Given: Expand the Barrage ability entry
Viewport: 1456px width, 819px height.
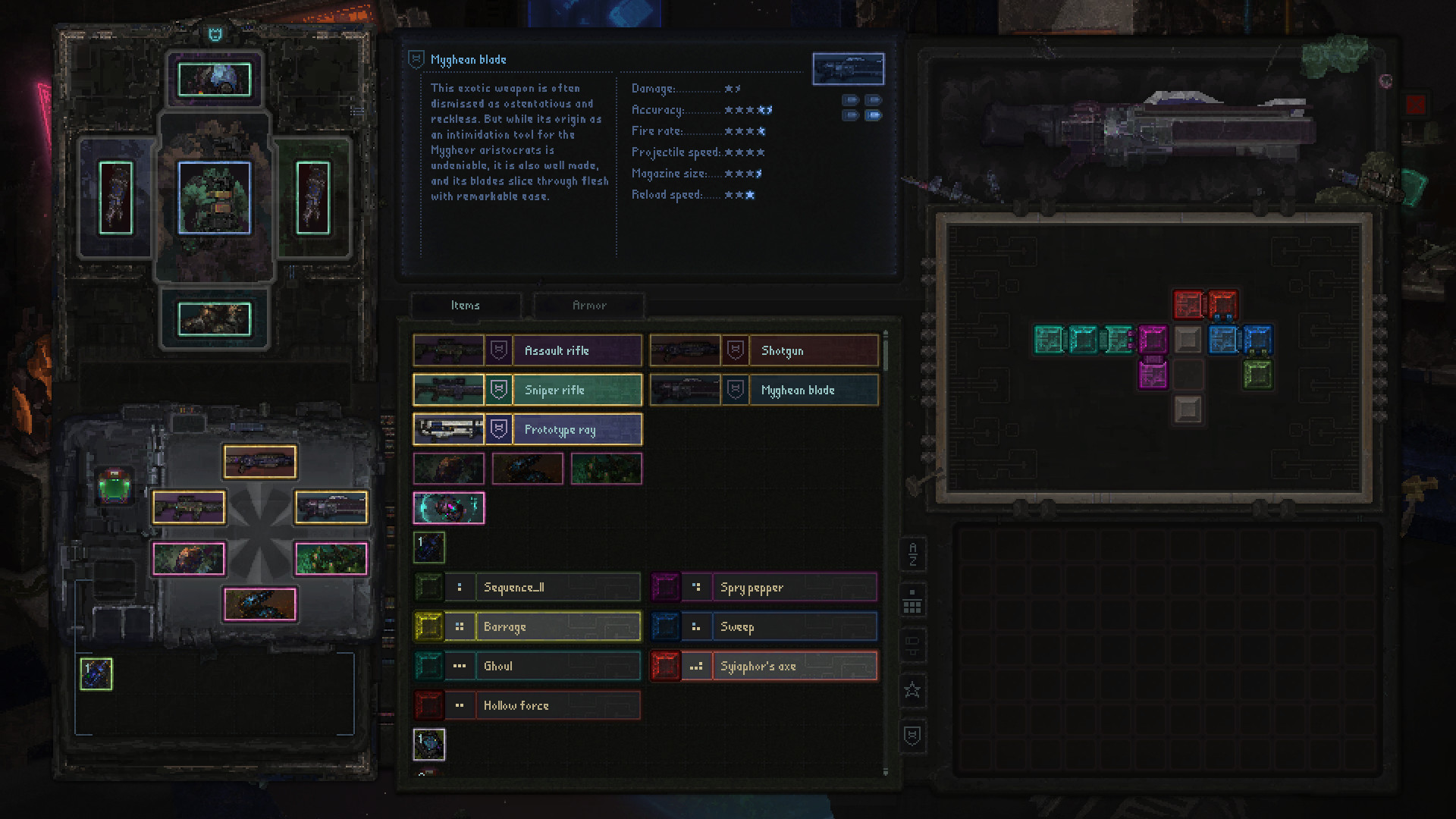Looking at the screenshot, I should (x=557, y=626).
